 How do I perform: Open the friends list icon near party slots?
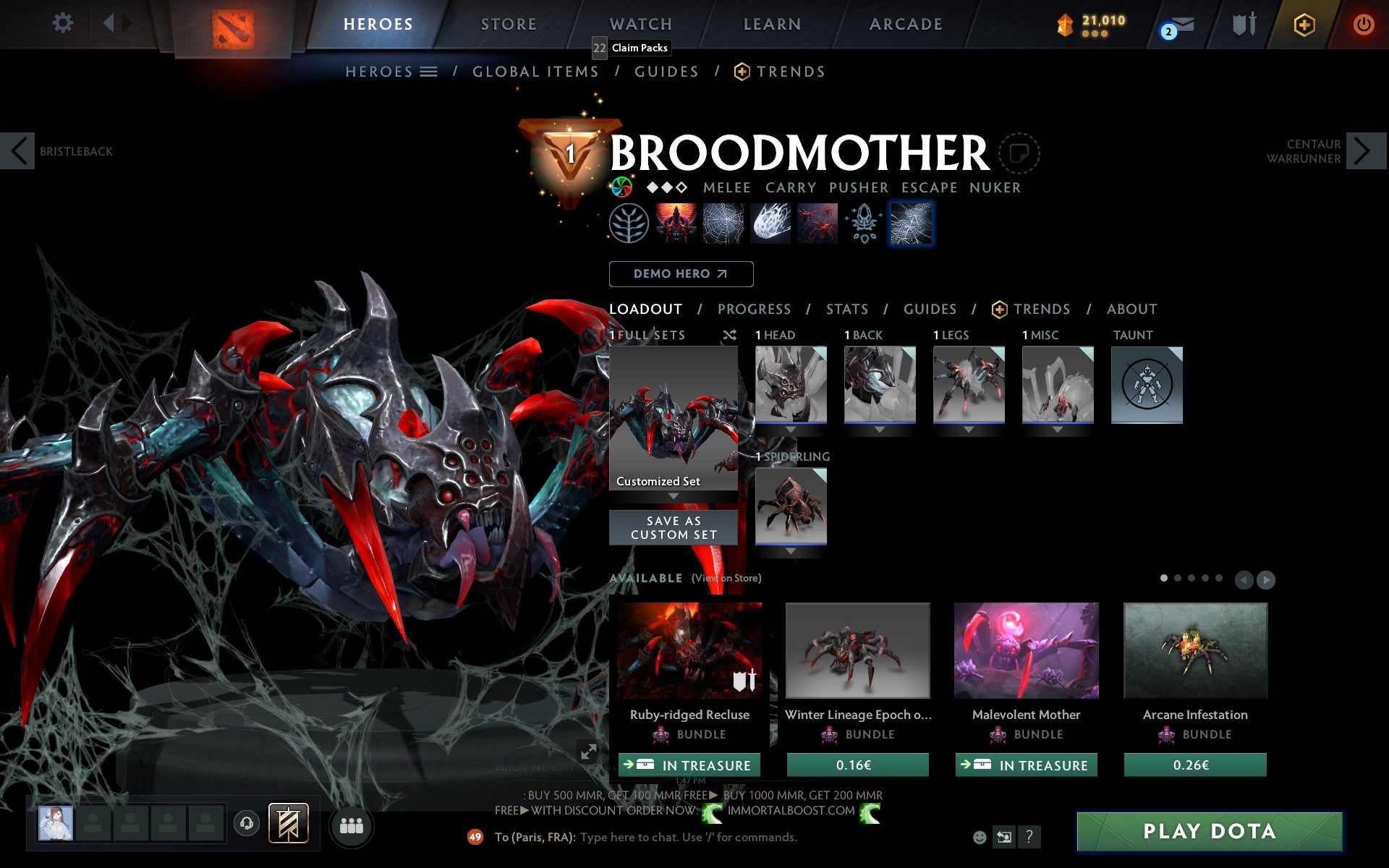[x=352, y=827]
